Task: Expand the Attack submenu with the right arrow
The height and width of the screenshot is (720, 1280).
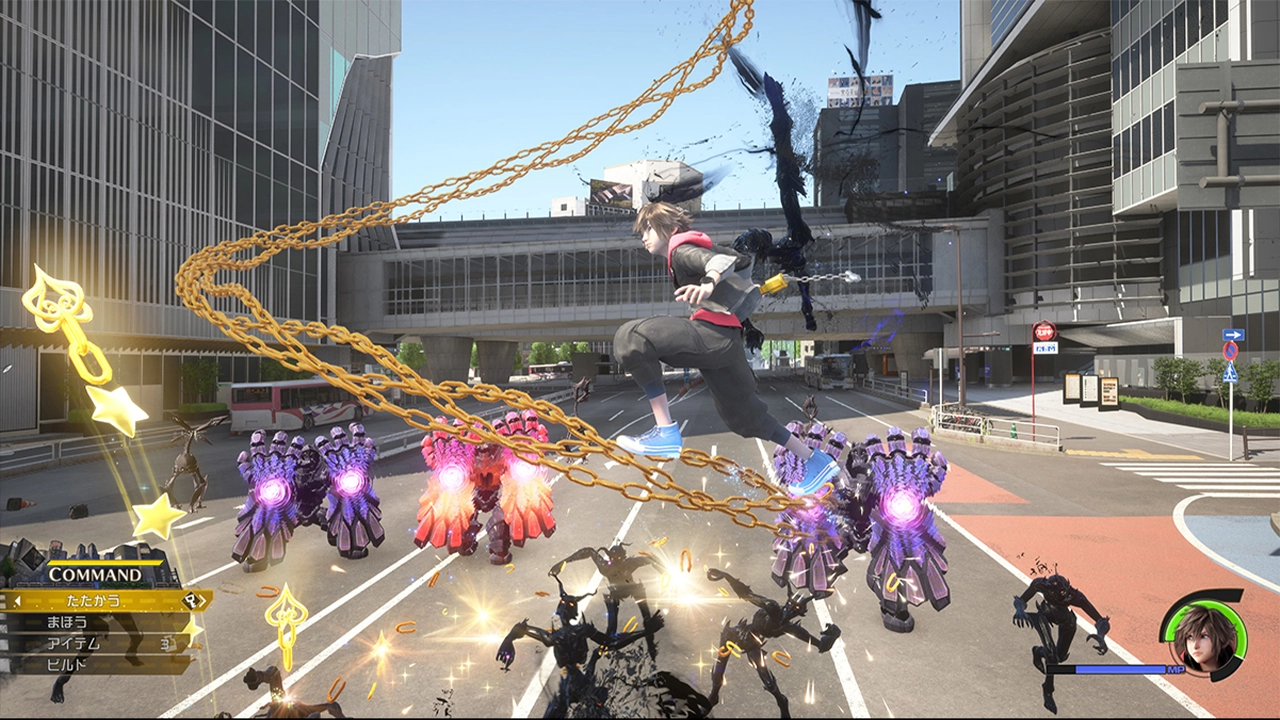Action: coord(203,601)
